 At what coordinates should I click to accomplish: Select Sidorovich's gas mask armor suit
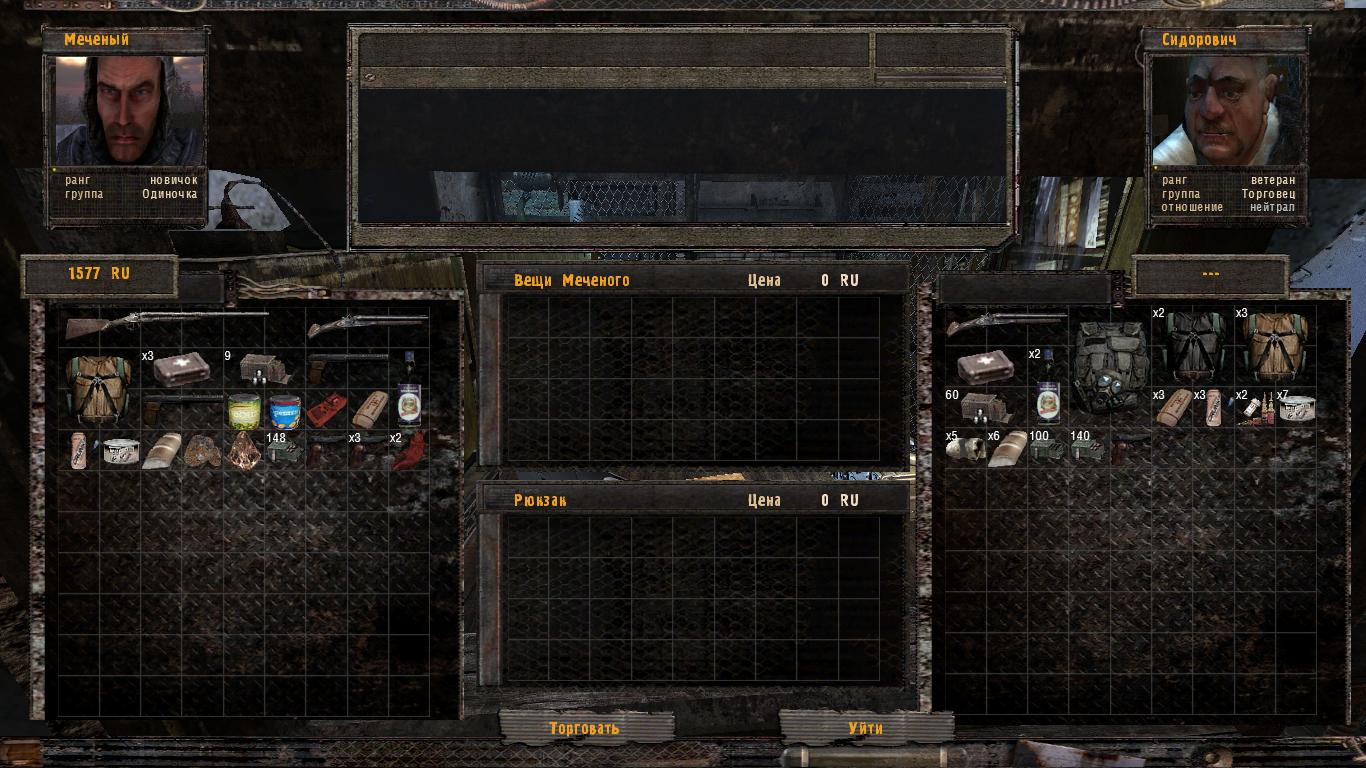click(x=1110, y=367)
